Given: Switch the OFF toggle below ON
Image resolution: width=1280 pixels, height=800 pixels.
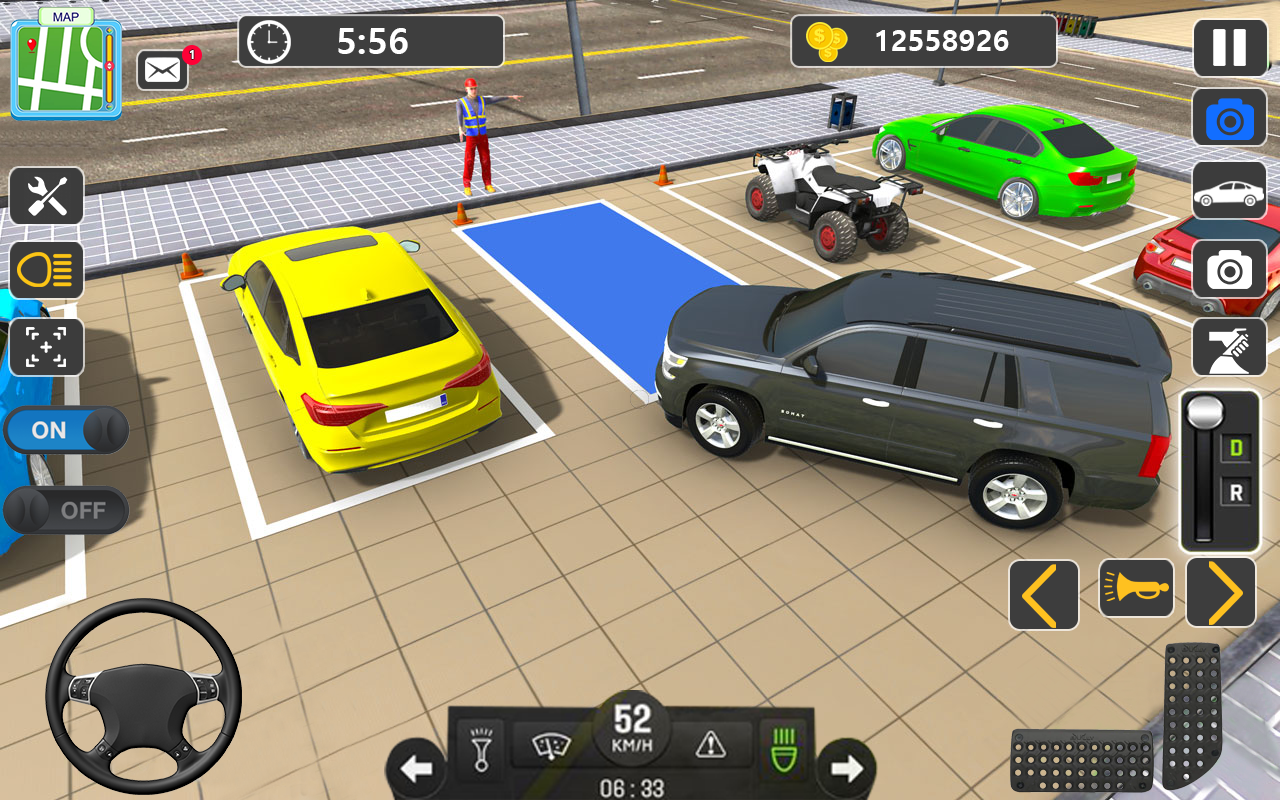Looking at the screenshot, I should (x=66, y=510).
